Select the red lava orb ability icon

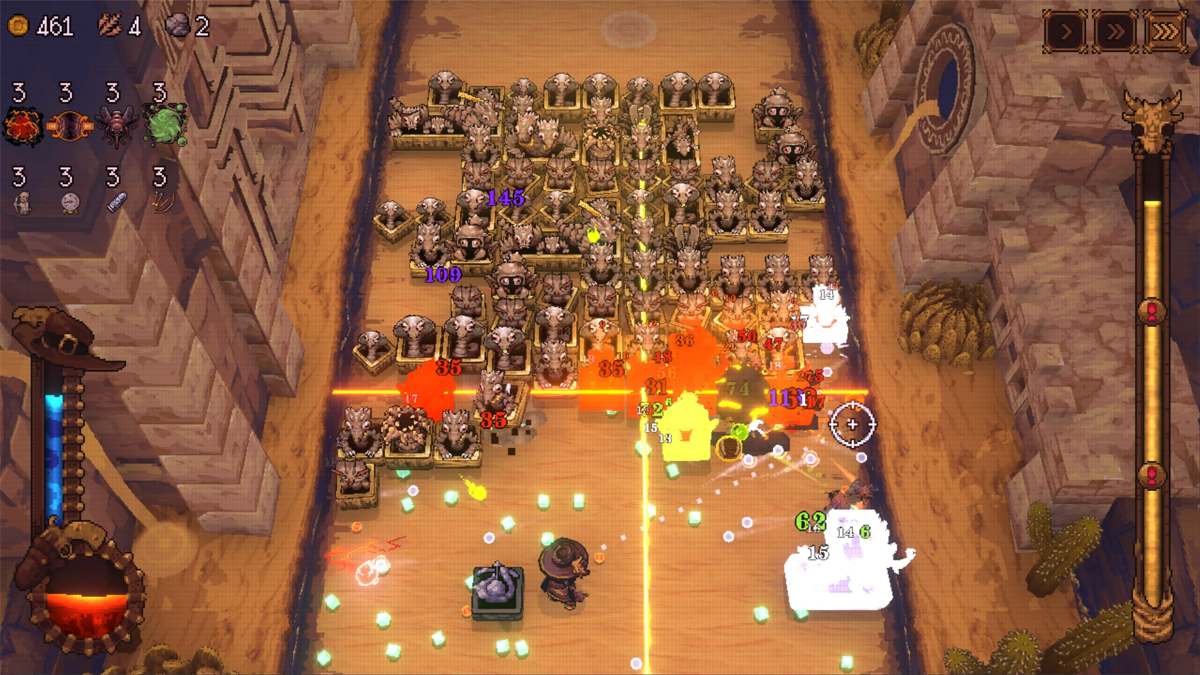pyautogui.click(x=20, y=127)
